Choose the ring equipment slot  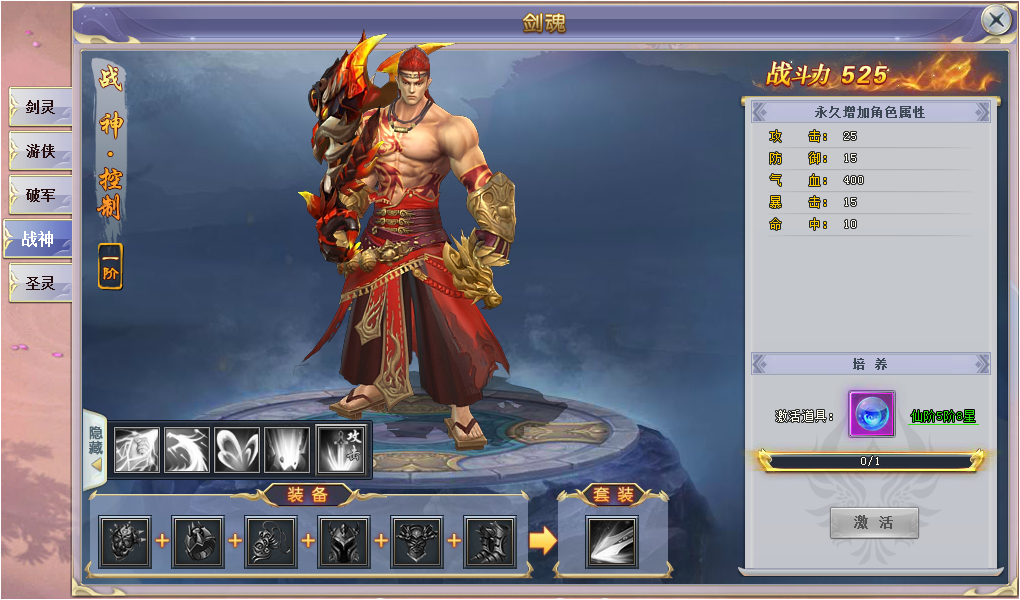coord(198,542)
